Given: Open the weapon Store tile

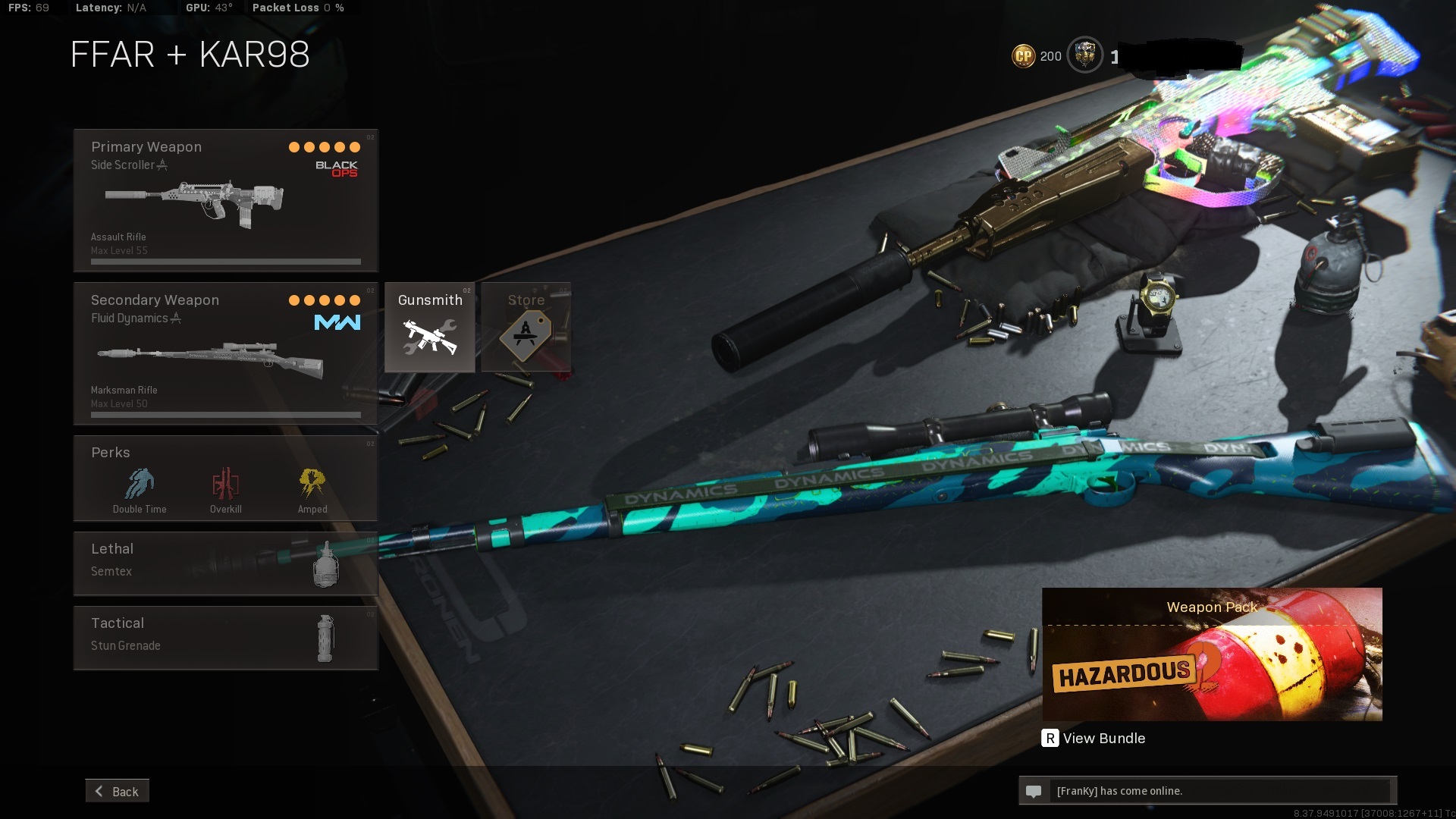Looking at the screenshot, I should tap(526, 328).
